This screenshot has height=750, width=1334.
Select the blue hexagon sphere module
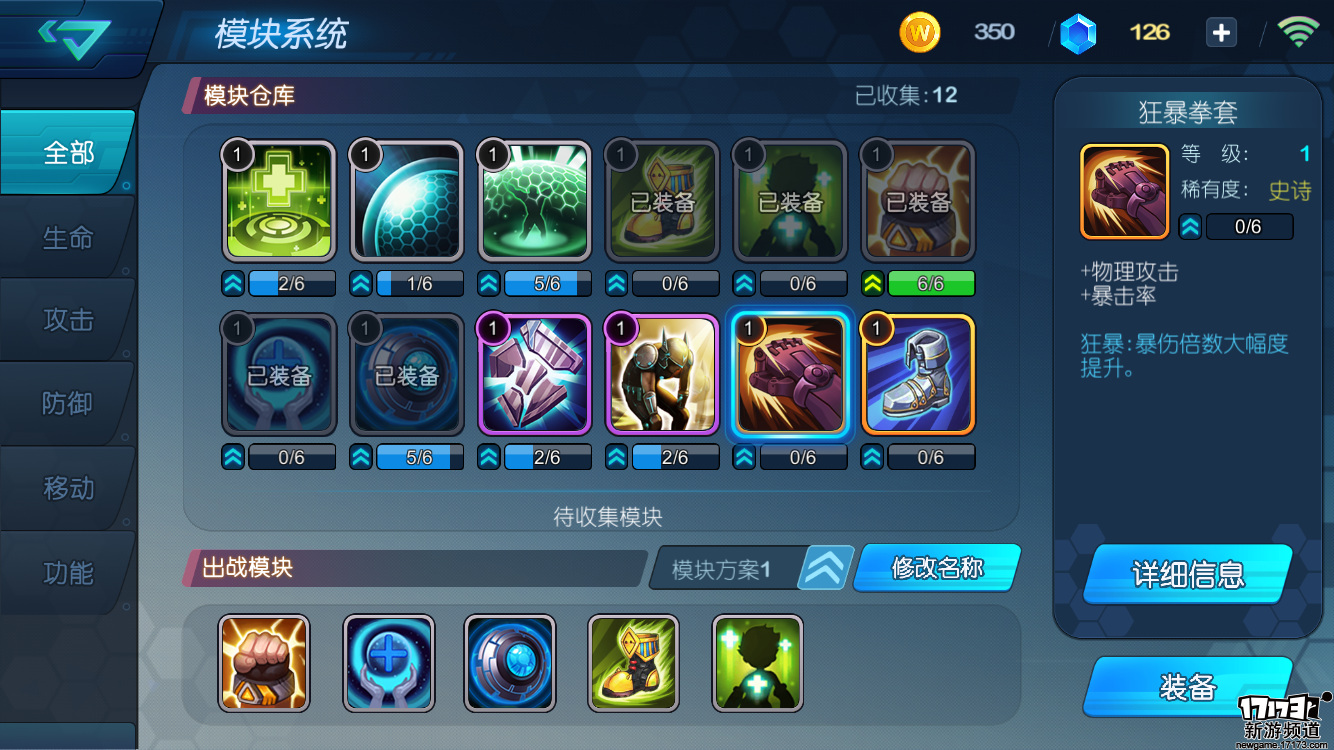406,199
